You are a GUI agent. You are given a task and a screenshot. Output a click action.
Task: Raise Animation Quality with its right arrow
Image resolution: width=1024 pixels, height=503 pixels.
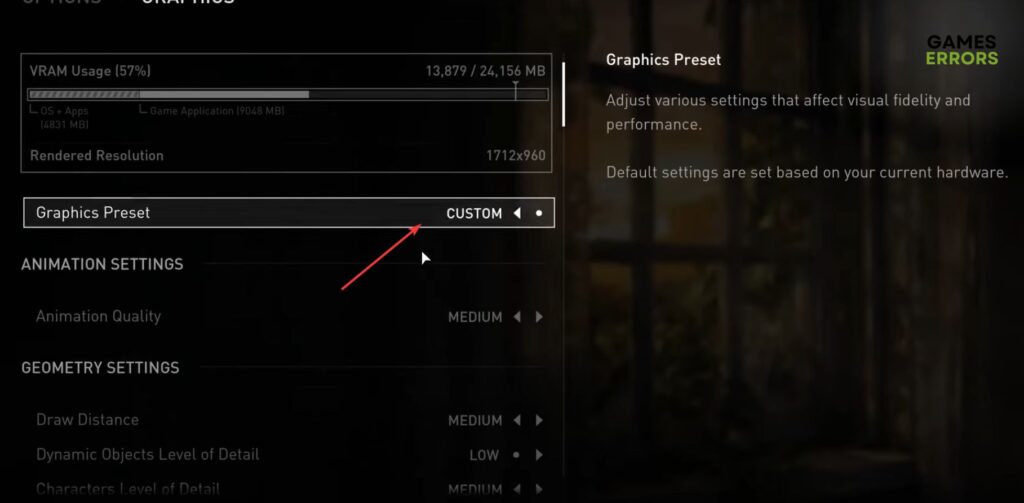tap(539, 317)
